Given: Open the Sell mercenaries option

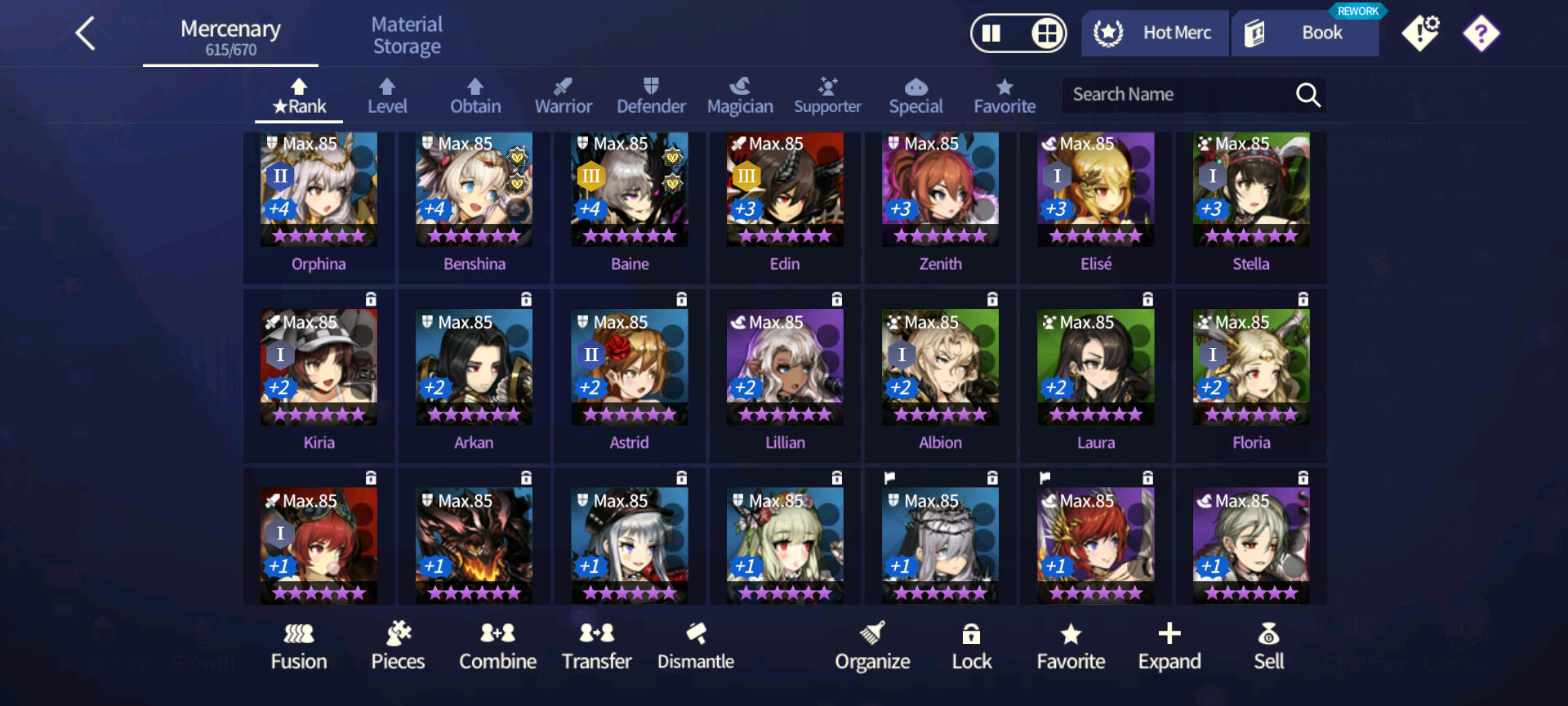Looking at the screenshot, I should tap(1268, 646).
